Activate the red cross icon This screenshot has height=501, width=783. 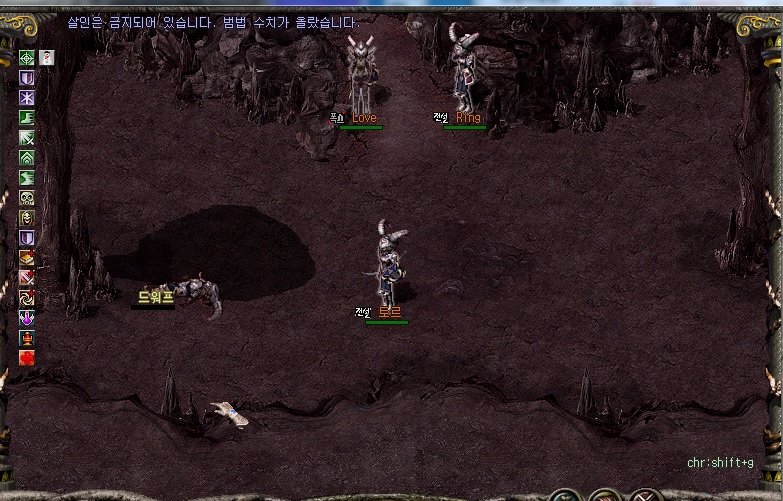coord(27,358)
